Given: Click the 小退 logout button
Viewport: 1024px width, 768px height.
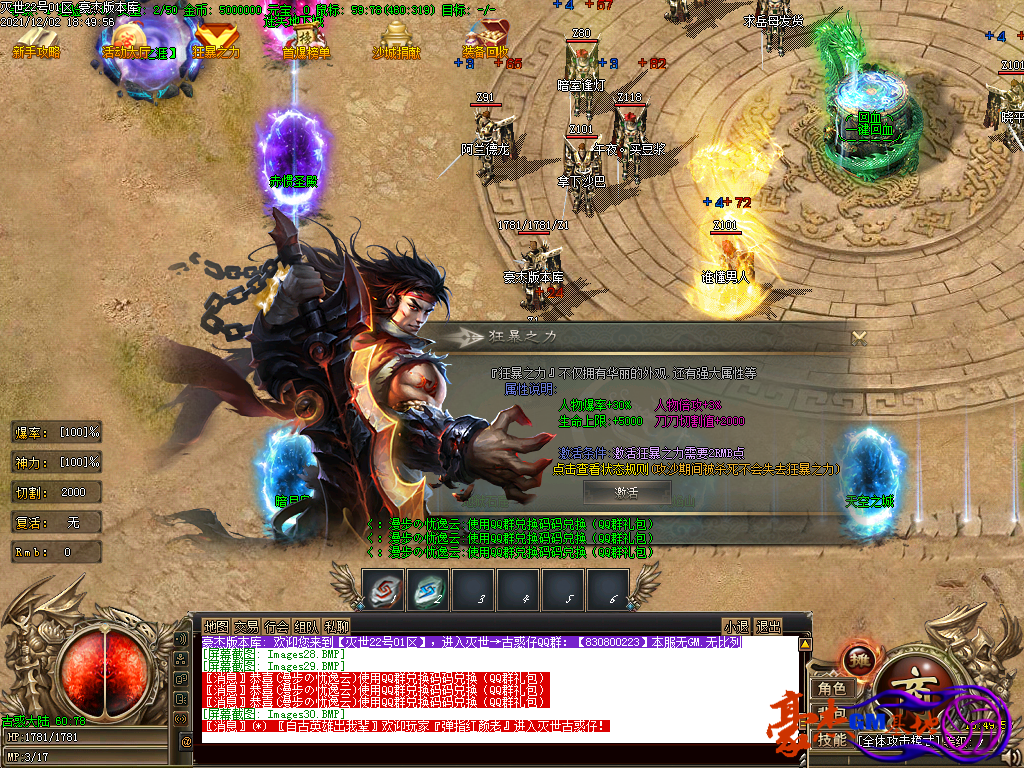Looking at the screenshot, I should tap(736, 627).
